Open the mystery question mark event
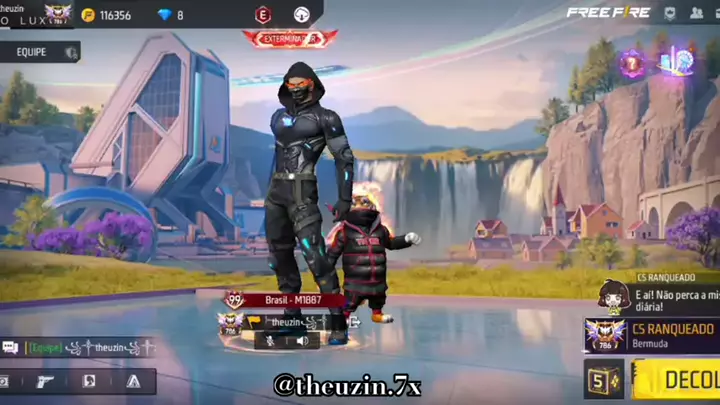Screen dimensions: 720x405 (x=631, y=63)
